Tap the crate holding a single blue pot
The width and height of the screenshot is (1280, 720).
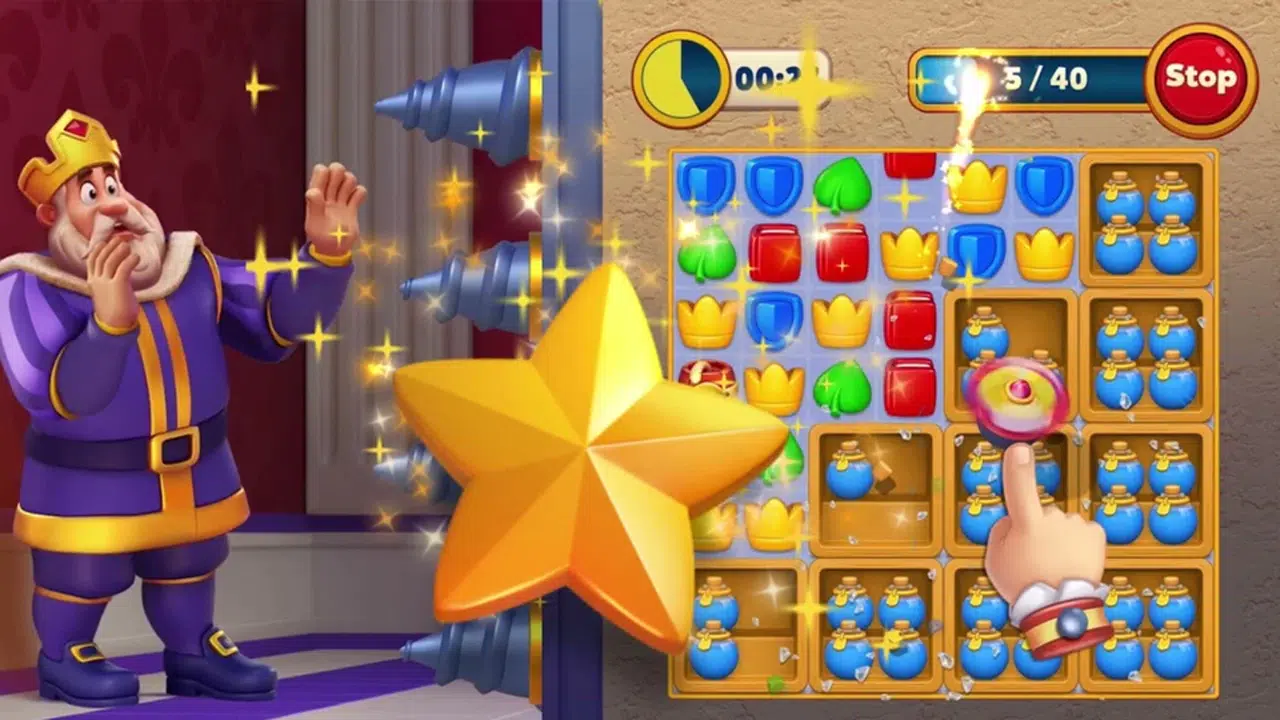(875, 490)
